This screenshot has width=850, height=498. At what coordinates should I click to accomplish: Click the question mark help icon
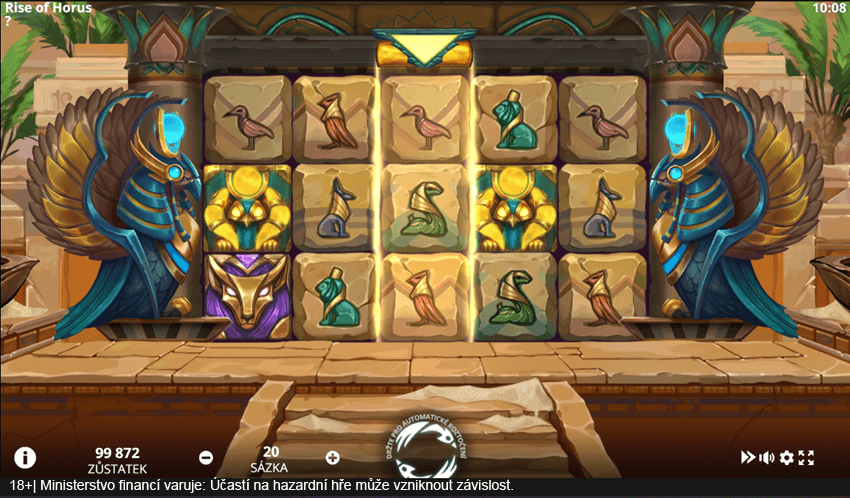8,21
